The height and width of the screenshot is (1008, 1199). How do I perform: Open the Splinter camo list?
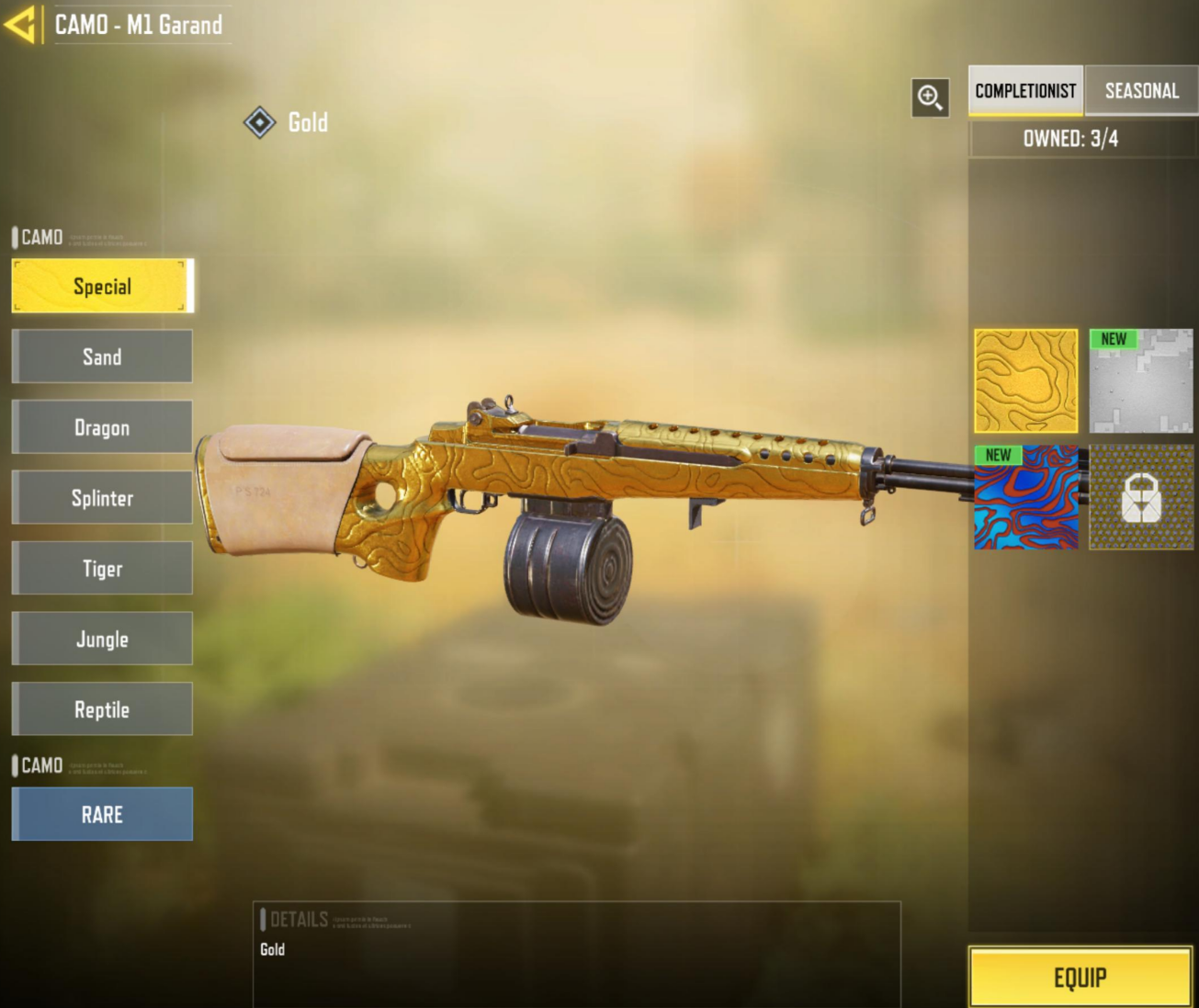pyautogui.click(x=101, y=497)
